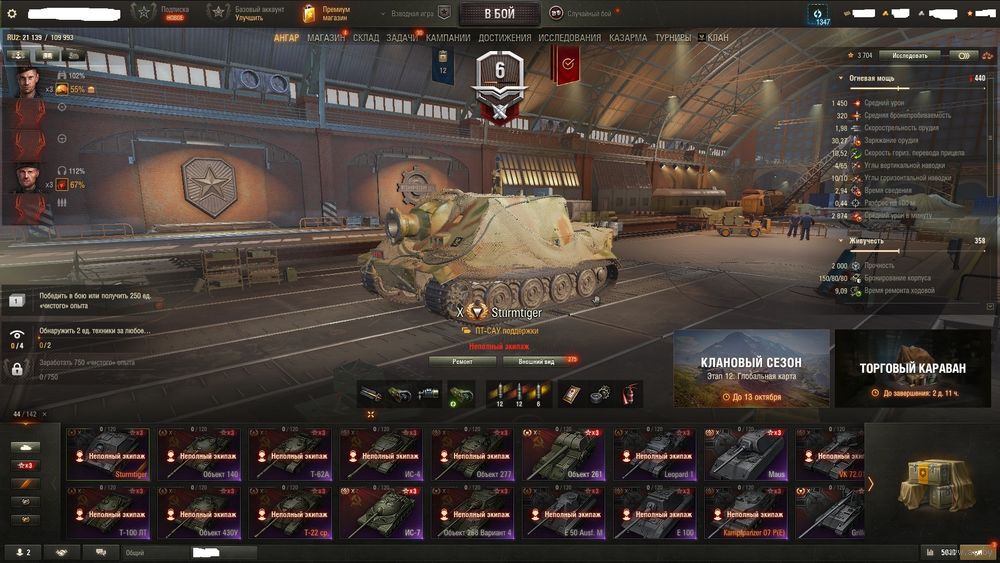Open the game settings gear
Image resolution: width=1000 pixels, height=563 pixels.
(x=12, y=13)
